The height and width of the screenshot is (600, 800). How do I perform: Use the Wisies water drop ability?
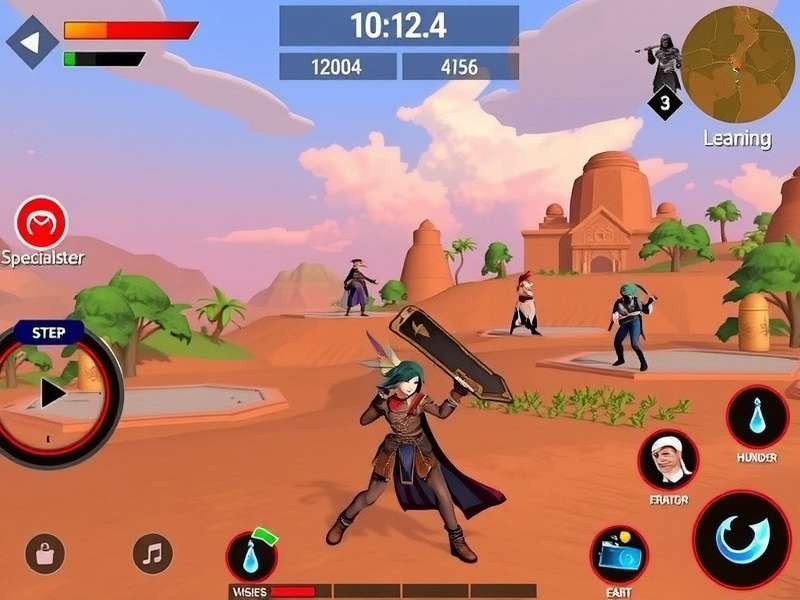(x=251, y=557)
